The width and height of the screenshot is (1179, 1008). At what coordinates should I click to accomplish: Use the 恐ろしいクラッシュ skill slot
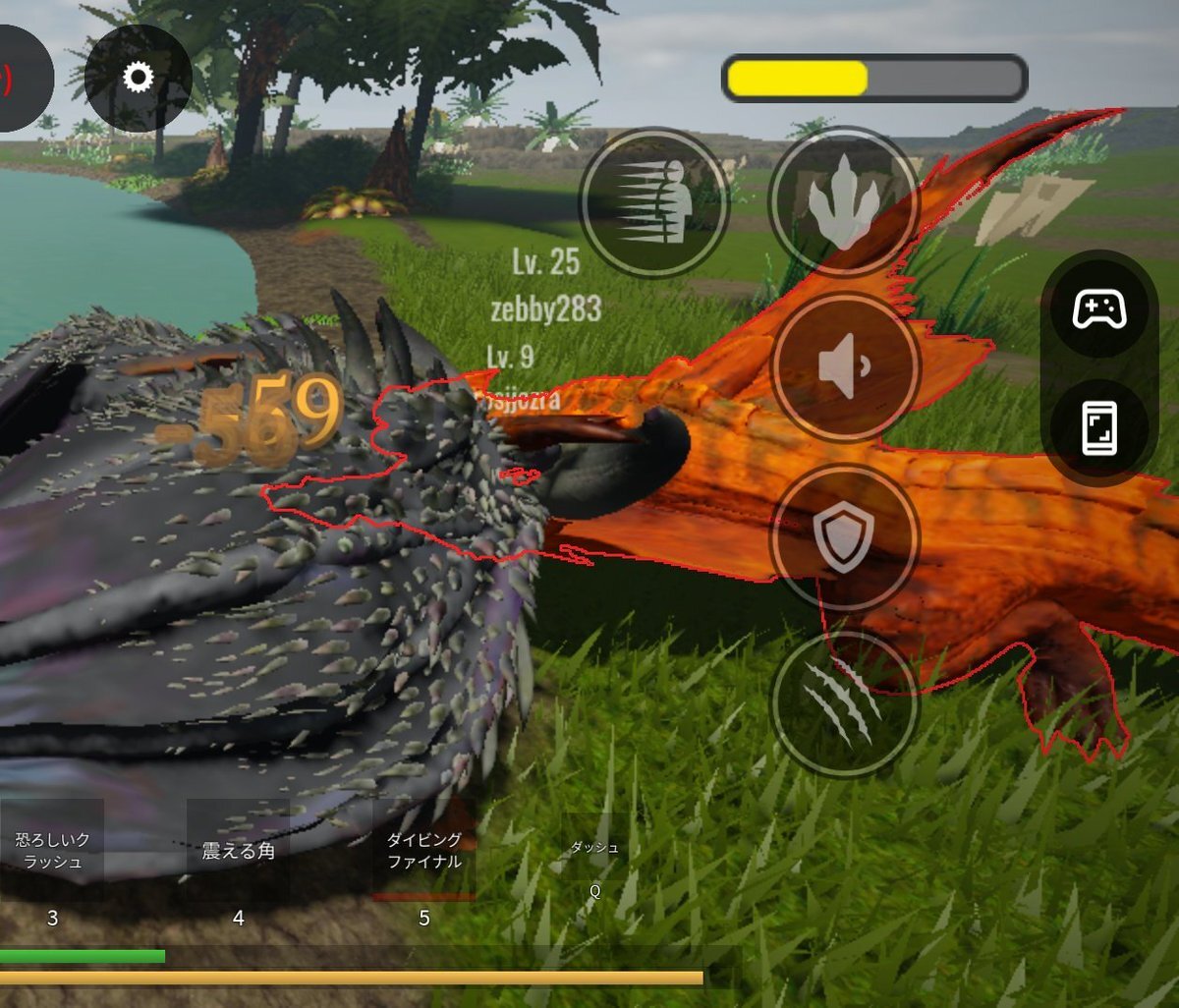pyautogui.click(x=52, y=851)
